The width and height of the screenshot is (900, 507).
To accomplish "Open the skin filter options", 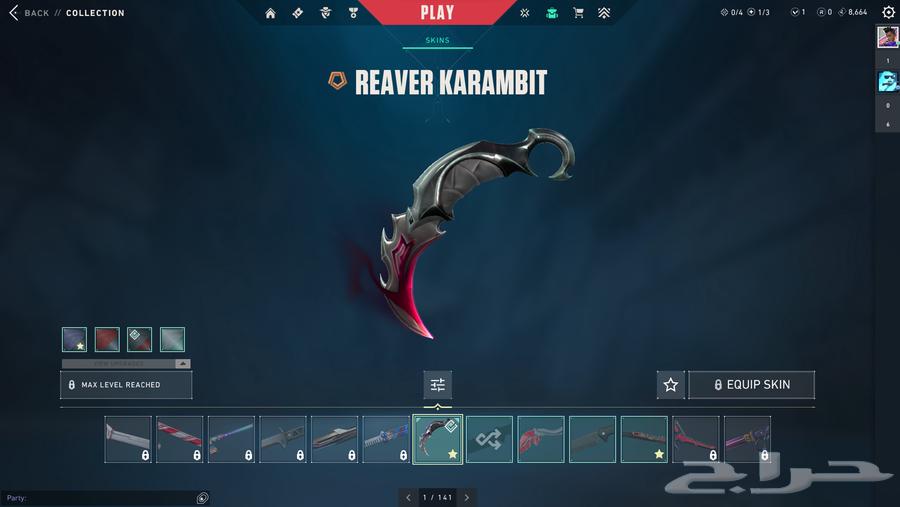I will click(437, 385).
